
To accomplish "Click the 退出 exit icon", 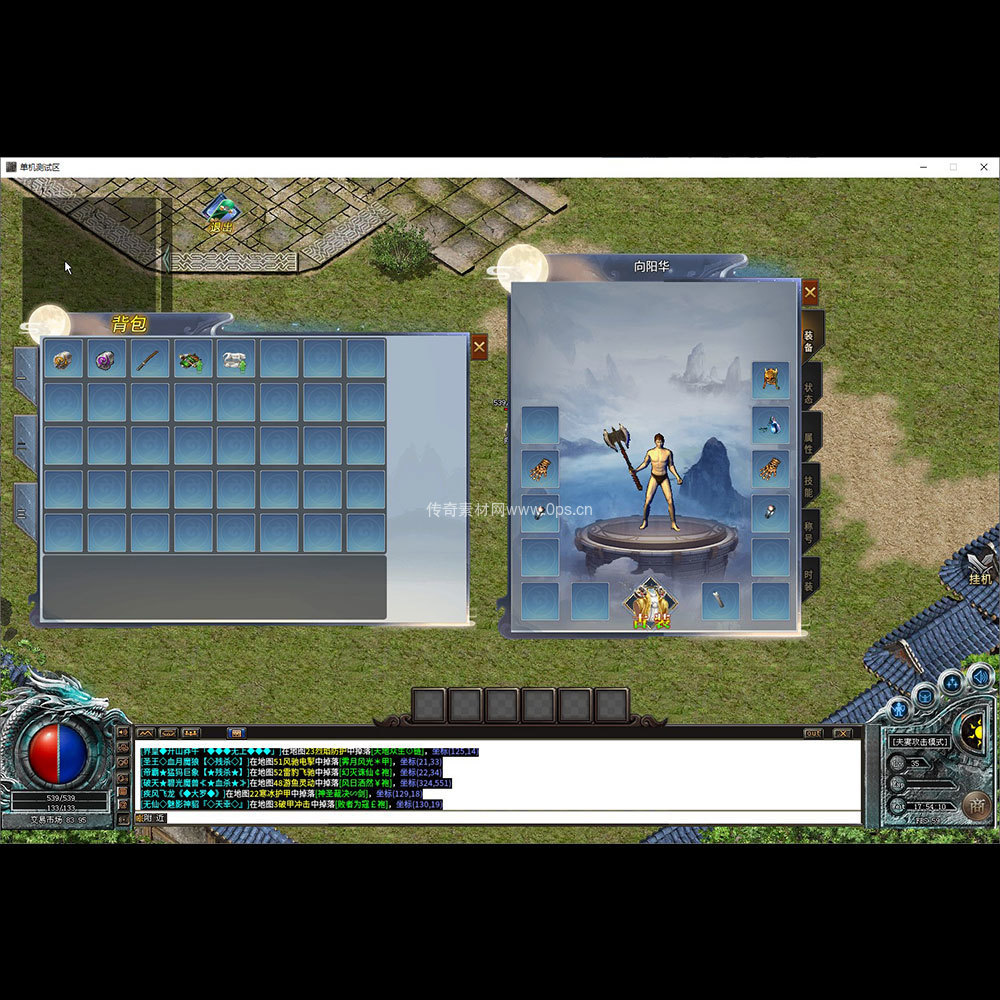I will (220, 214).
